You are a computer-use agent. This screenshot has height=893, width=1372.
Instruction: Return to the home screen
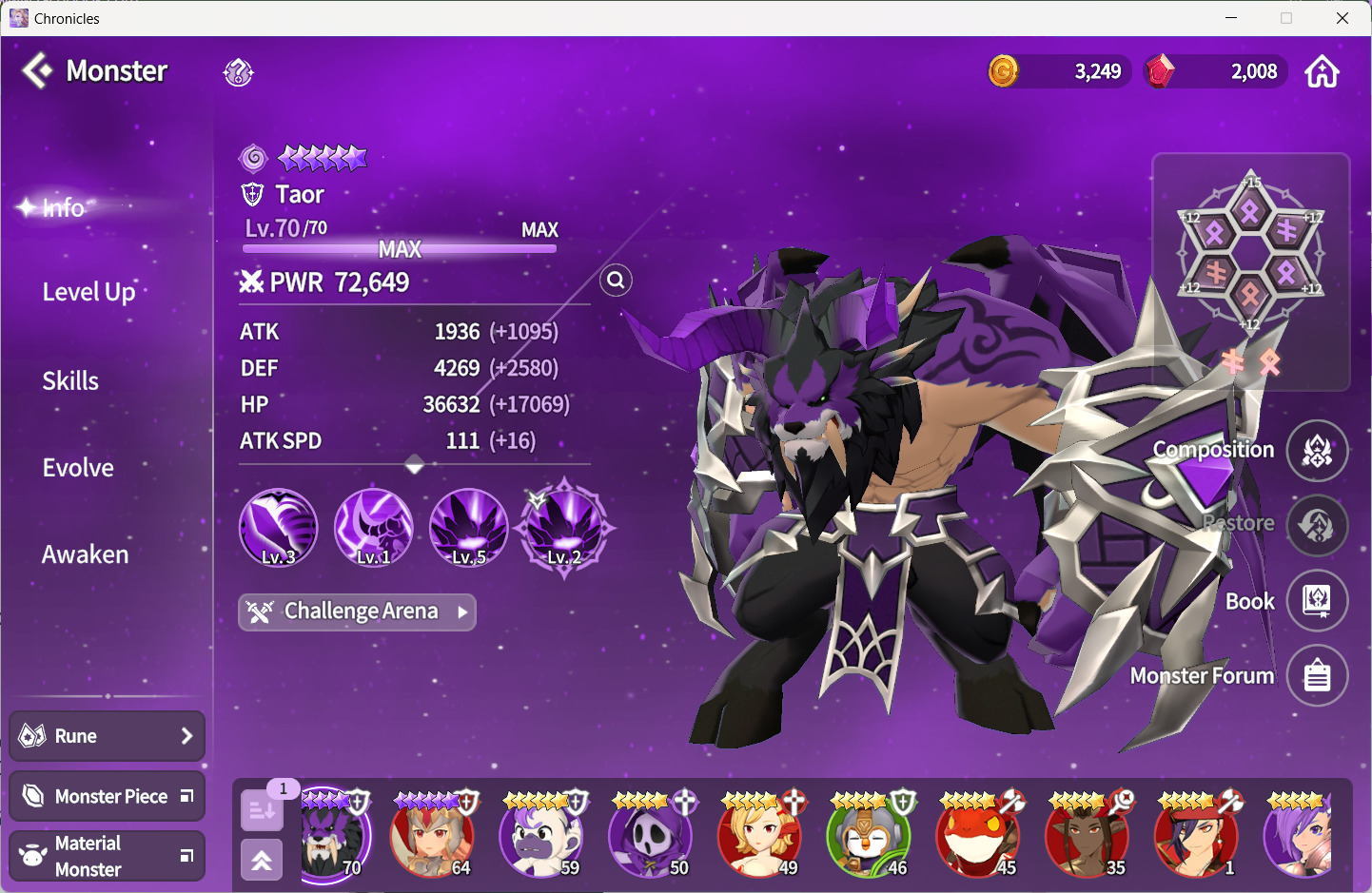(1322, 71)
